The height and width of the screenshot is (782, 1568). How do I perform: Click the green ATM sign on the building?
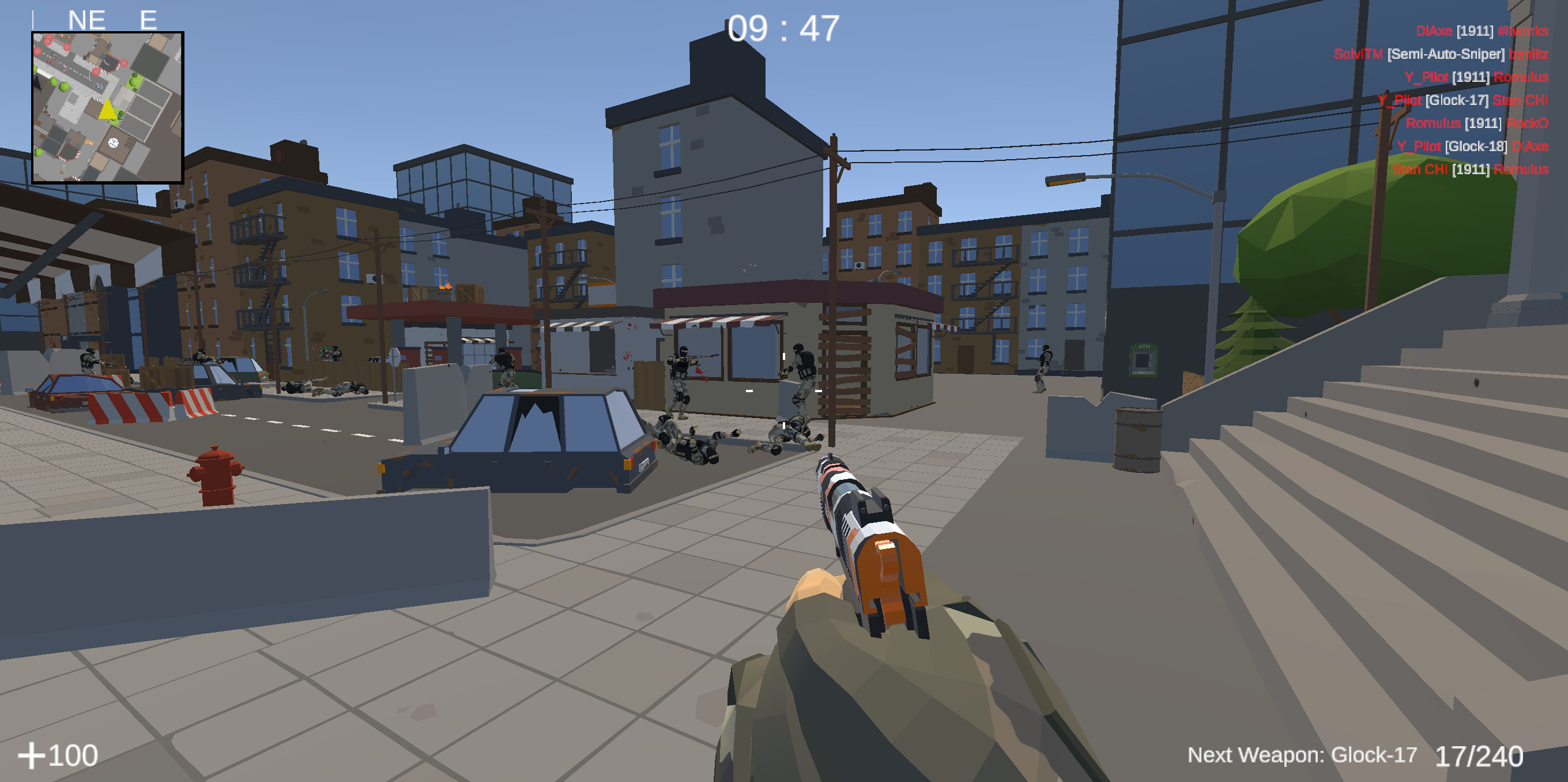pyautogui.click(x=1144, y=347)
